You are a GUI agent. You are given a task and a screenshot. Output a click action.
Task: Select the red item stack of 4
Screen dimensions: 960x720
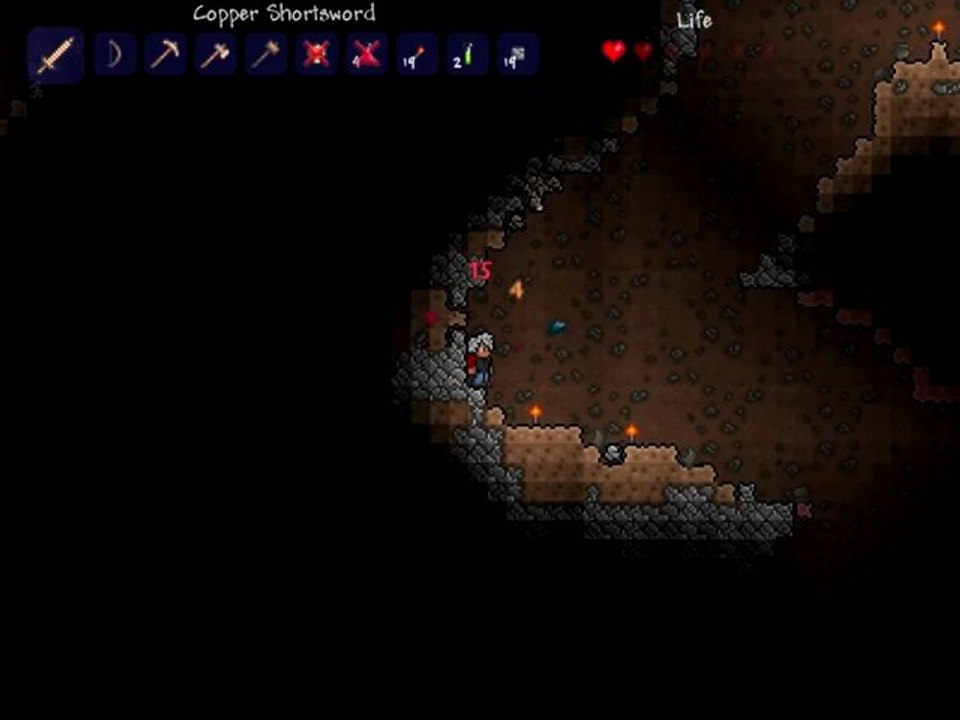(367, 54)
